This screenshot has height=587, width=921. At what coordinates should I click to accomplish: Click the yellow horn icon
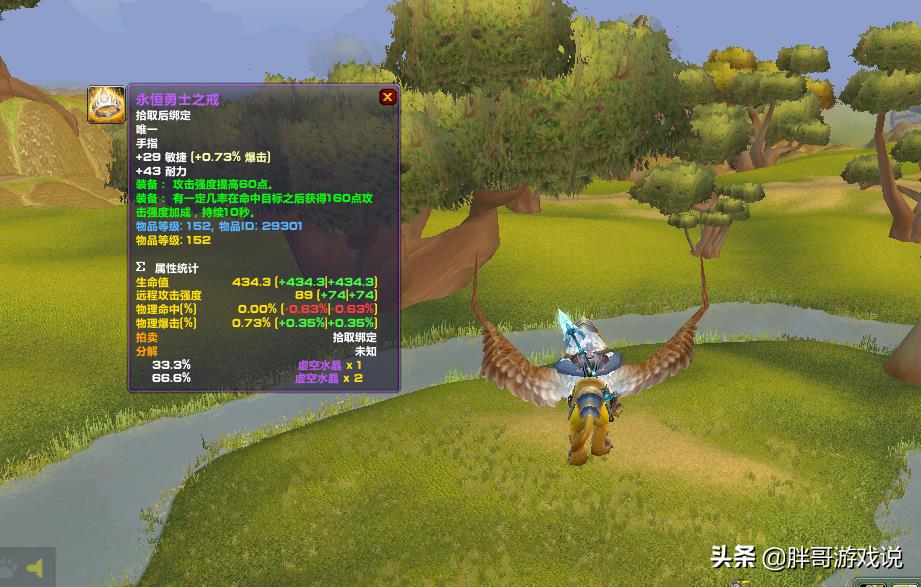pos(35,568)
